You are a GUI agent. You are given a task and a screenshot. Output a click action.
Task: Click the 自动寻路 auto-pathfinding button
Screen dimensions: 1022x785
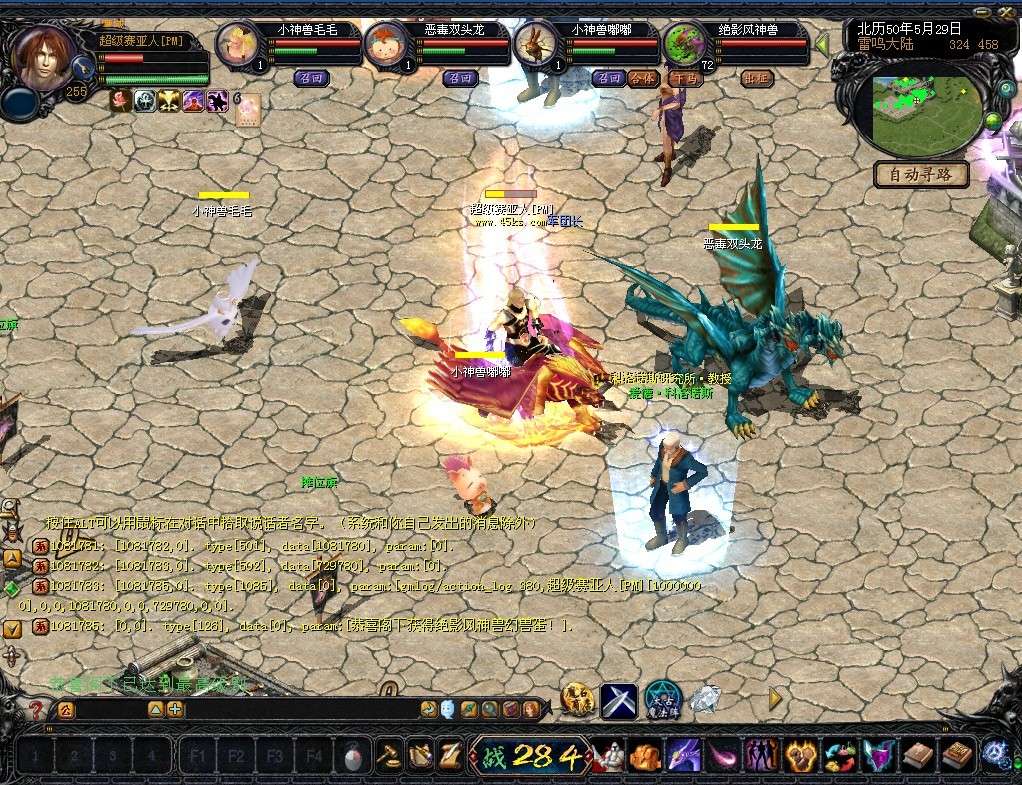click(x=921, y=175)
